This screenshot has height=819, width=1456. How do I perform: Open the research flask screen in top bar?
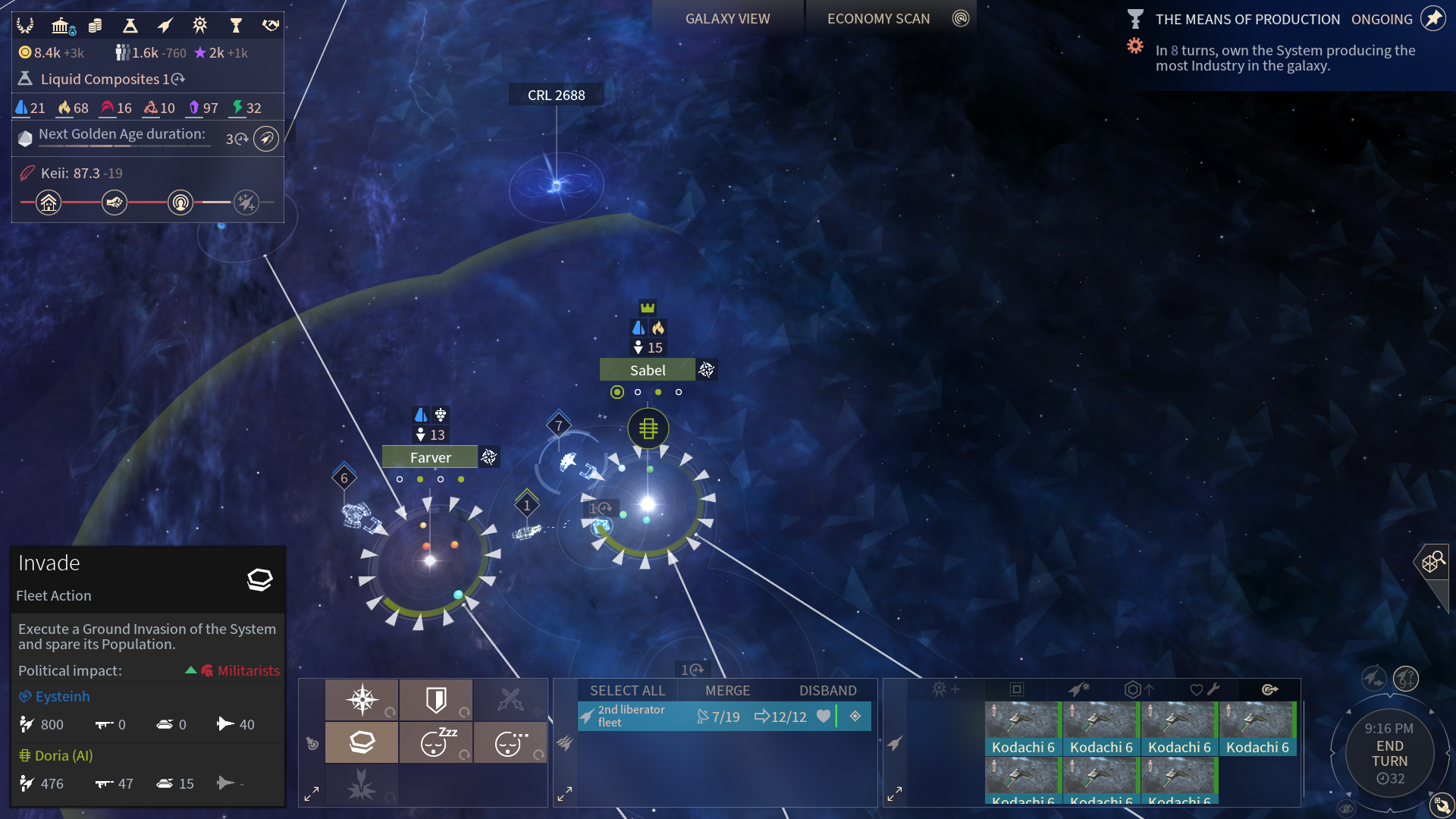coord(130,26)
